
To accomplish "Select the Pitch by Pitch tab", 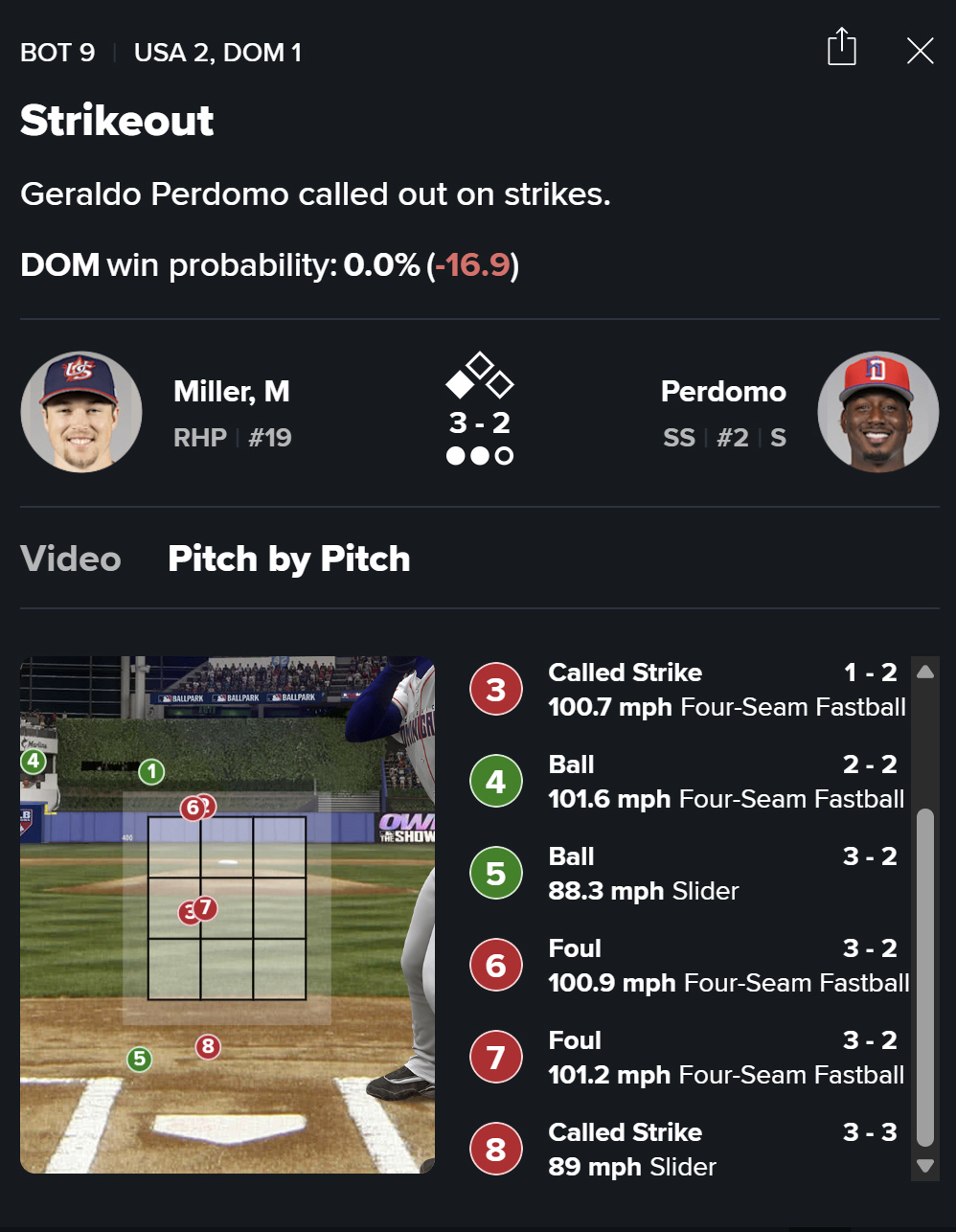I will 288,559.
